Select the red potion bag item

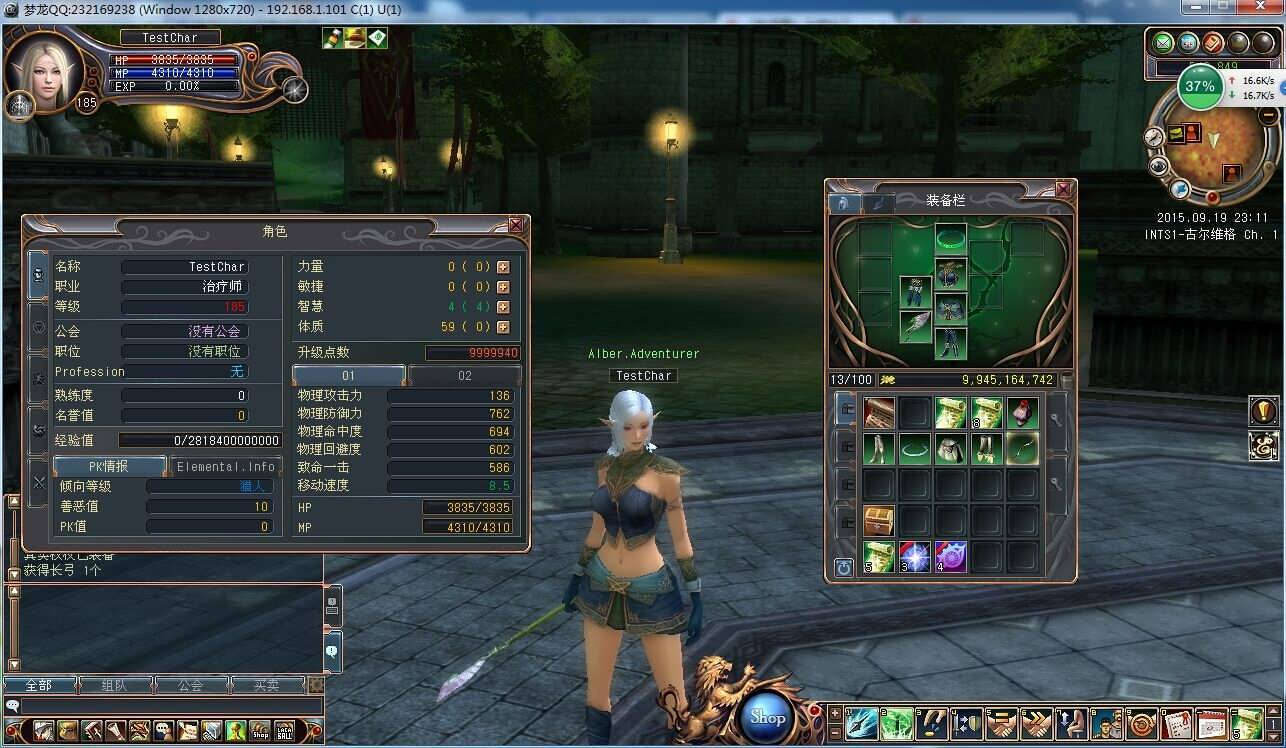coord(1022,412)
